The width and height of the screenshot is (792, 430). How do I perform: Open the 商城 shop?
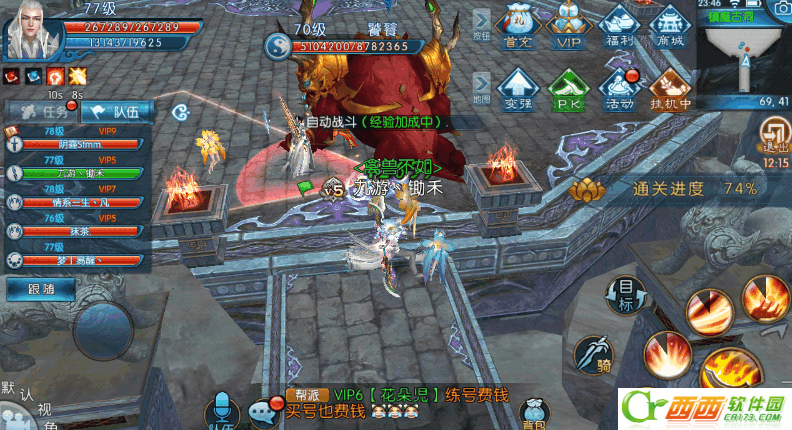[x=670, y=27]
